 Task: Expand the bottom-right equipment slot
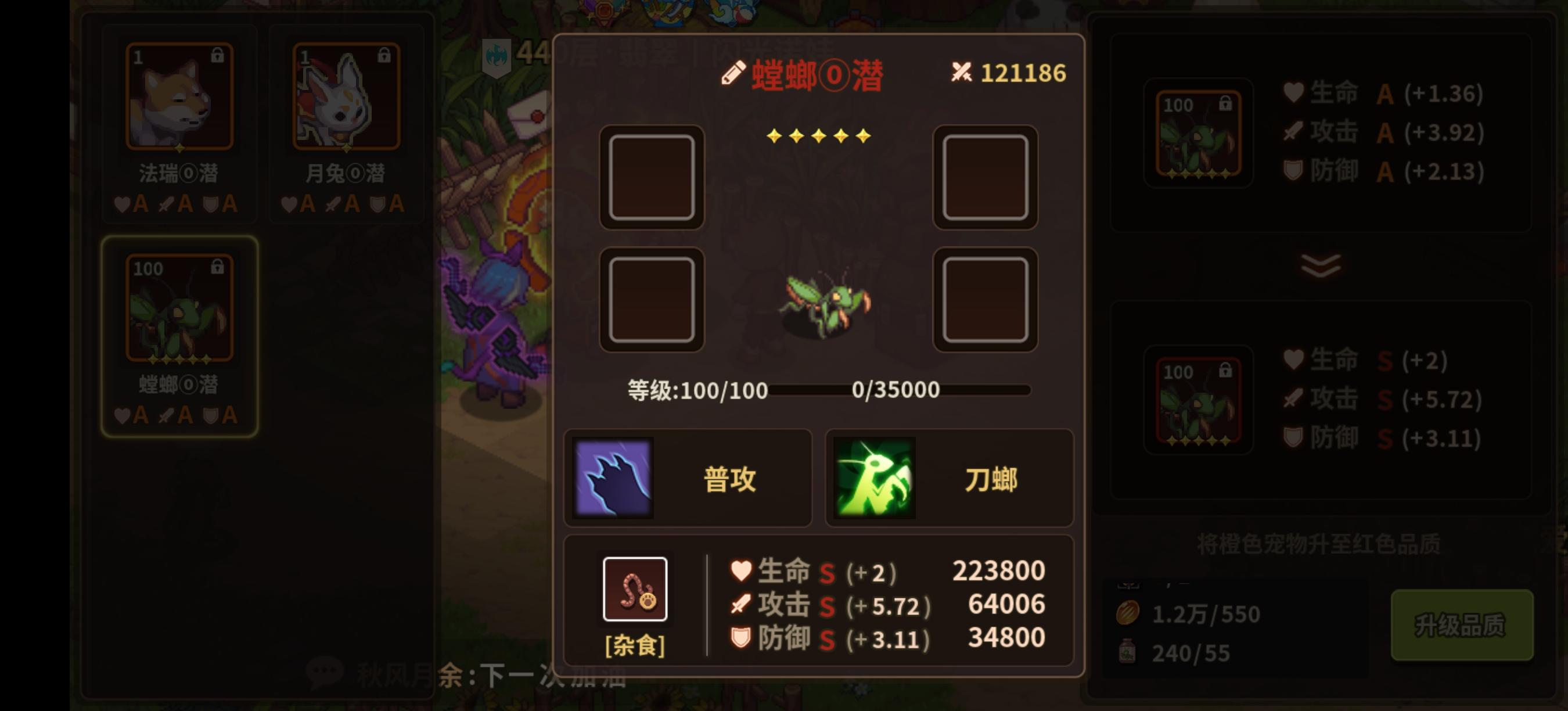click(x=986, y=300)
